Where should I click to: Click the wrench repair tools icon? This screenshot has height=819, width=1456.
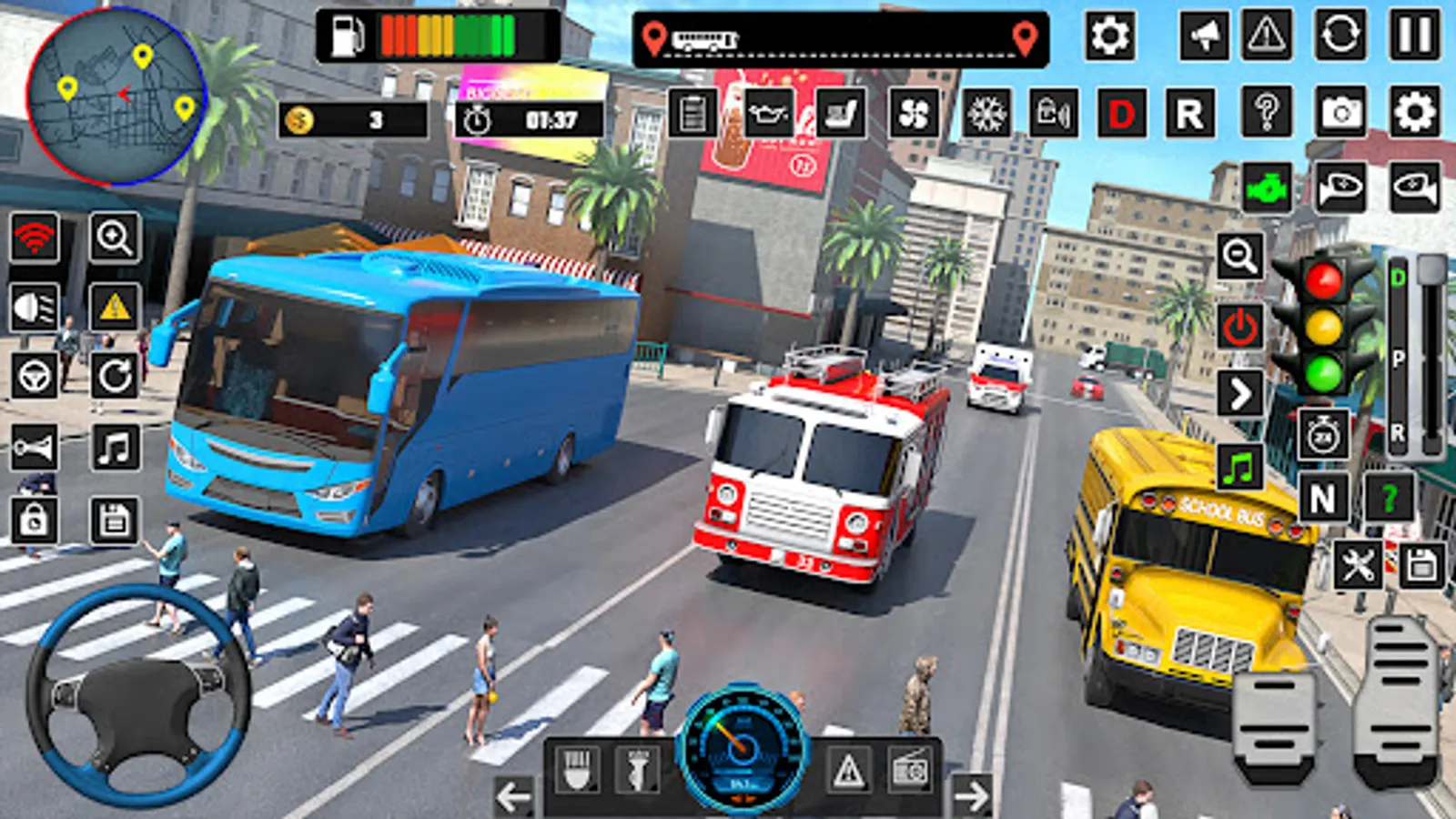tap(1357, 565)
